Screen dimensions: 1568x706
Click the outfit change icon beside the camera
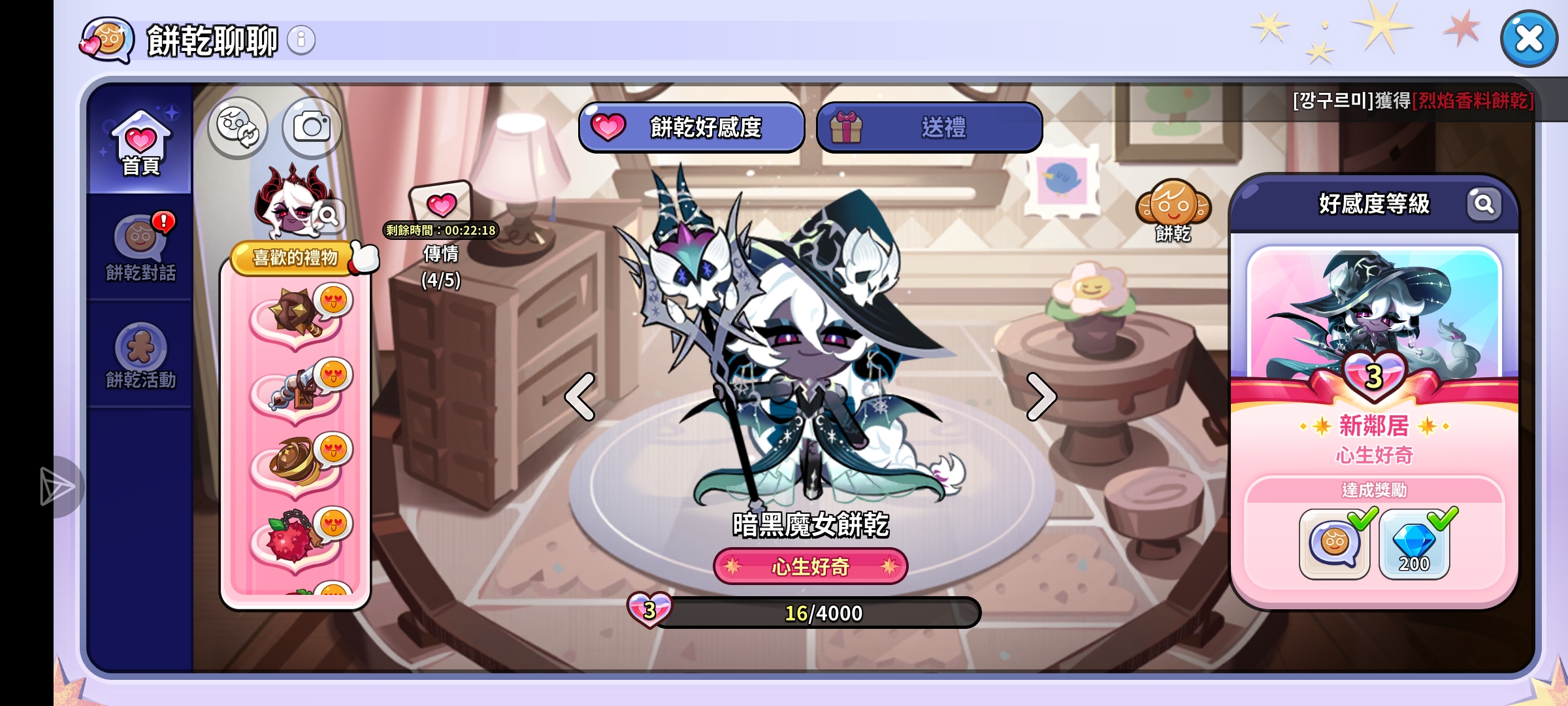pyautogui.click(x=237, y=128)
